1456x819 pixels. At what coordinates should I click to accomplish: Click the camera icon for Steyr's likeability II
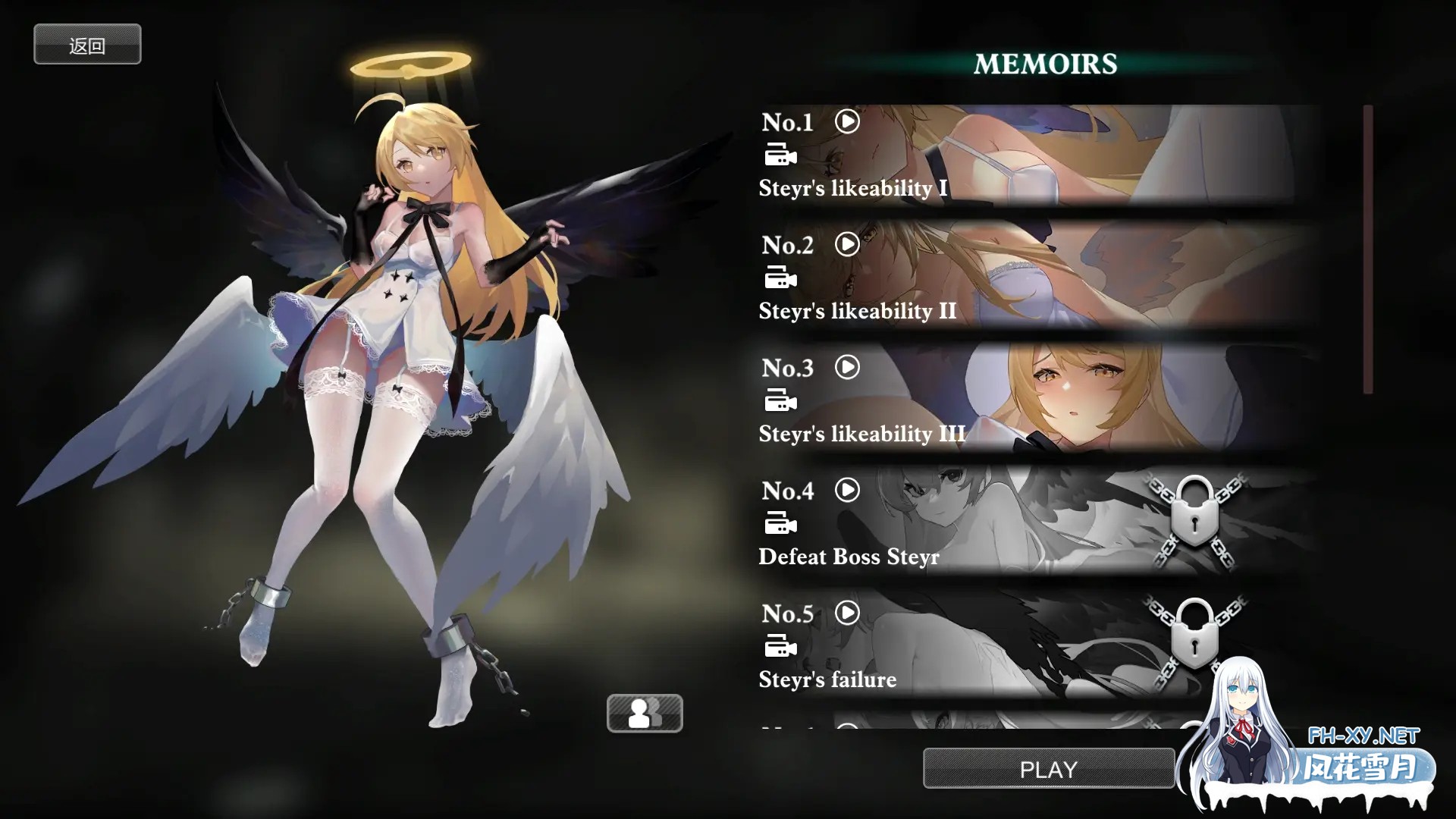tap(782, 278)
